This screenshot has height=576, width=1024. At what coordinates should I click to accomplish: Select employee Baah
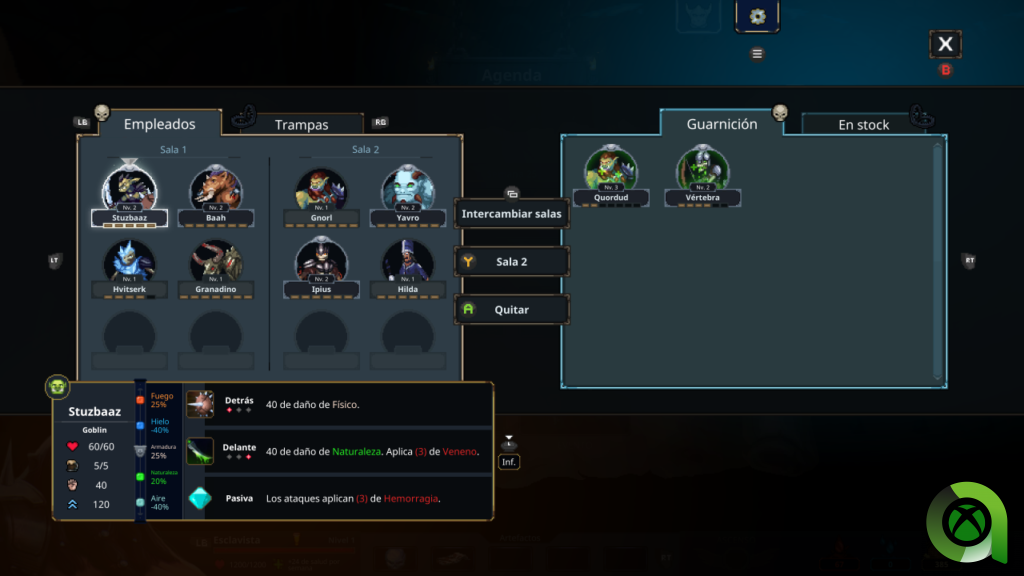tap(215, 190)
